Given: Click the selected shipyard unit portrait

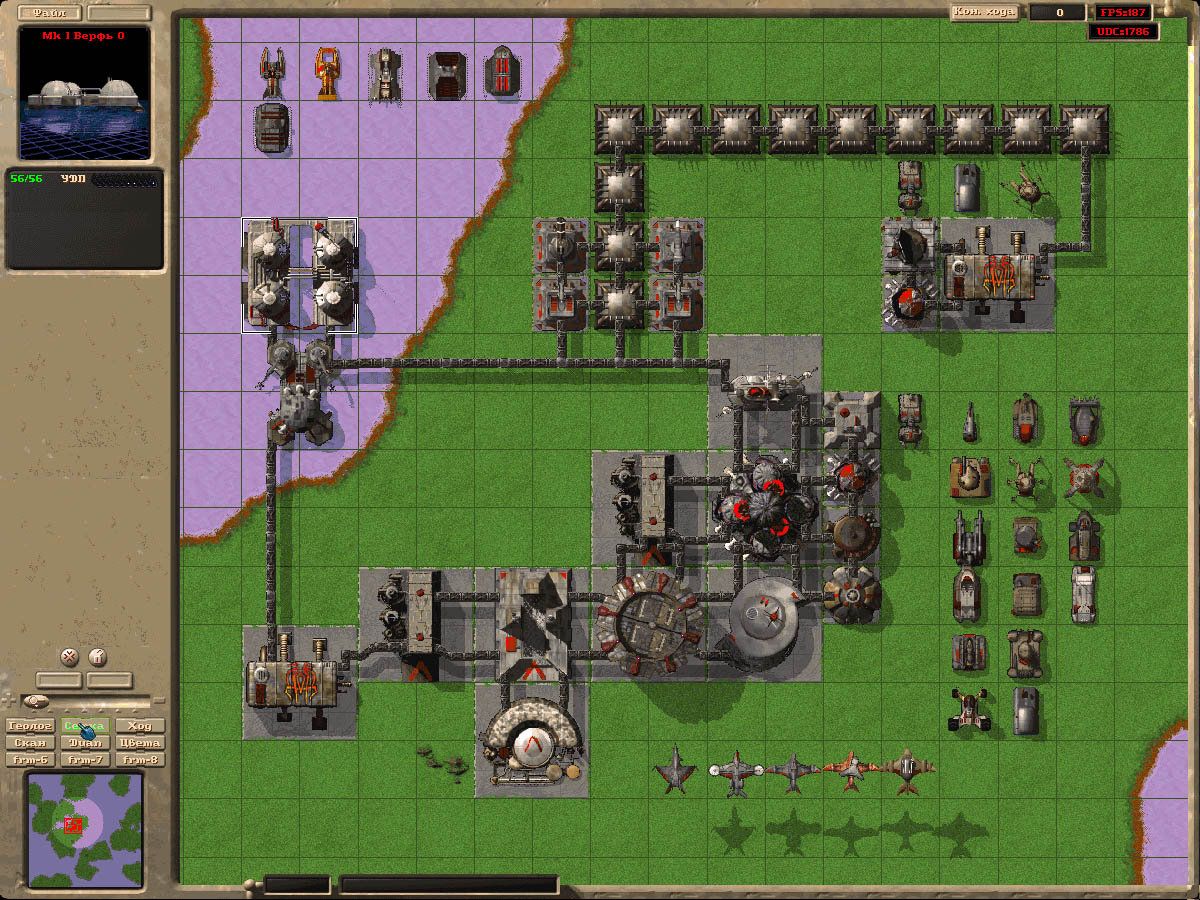Looking at the screenshot, I should click(84, 93).
